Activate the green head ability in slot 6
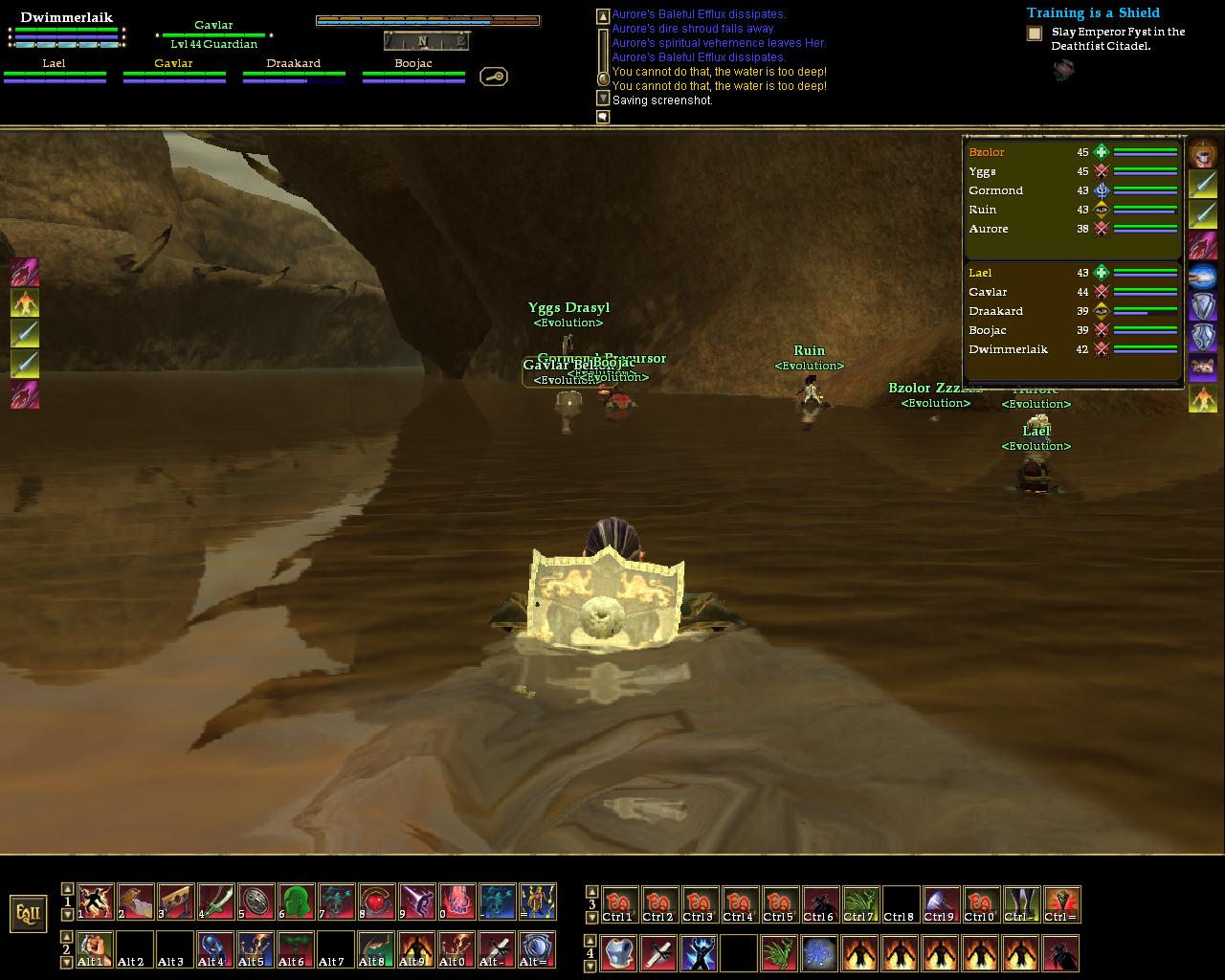1225x980 pixels. click(x=296, y=902)
